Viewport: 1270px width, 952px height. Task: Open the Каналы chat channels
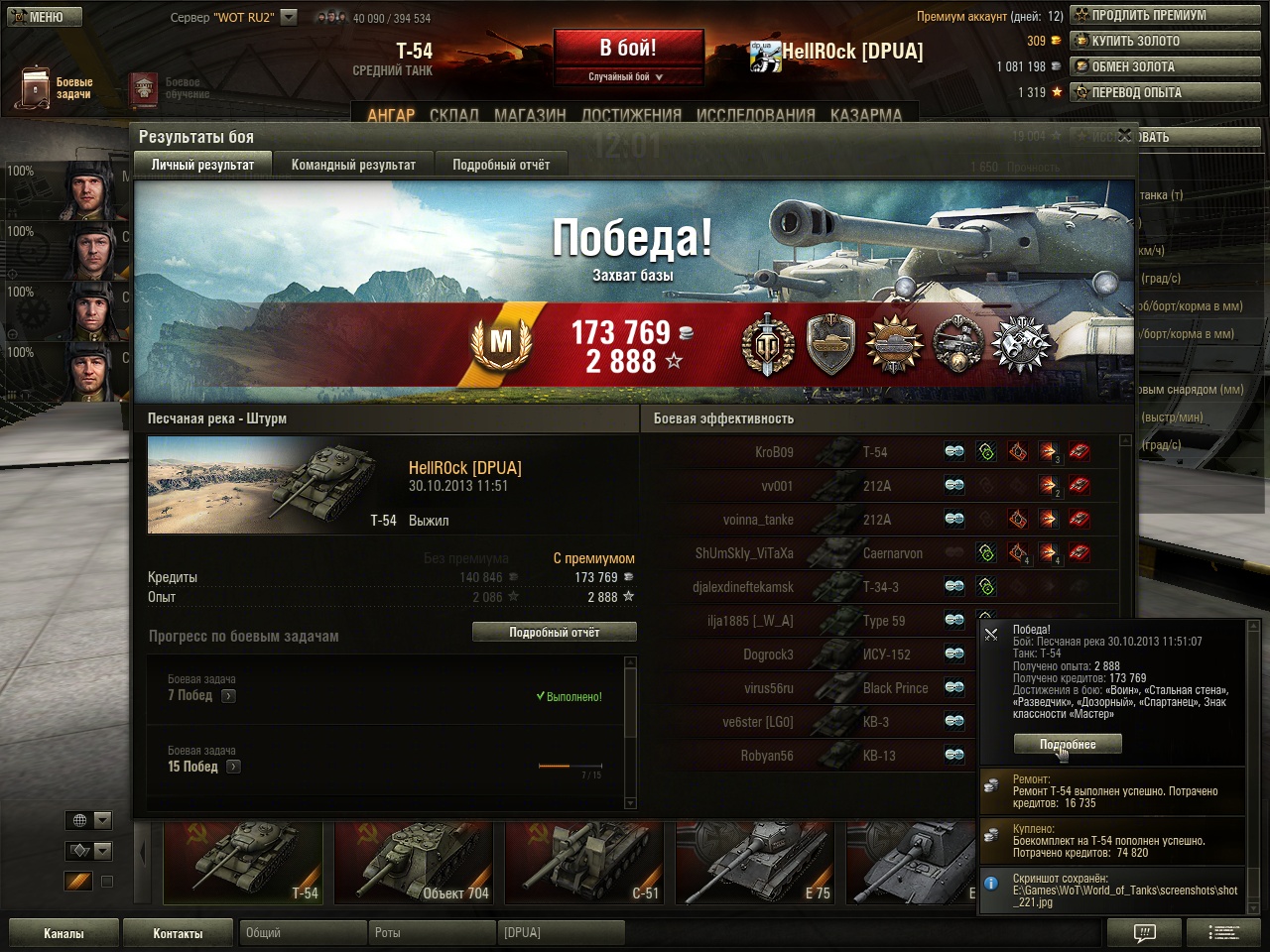63,933
